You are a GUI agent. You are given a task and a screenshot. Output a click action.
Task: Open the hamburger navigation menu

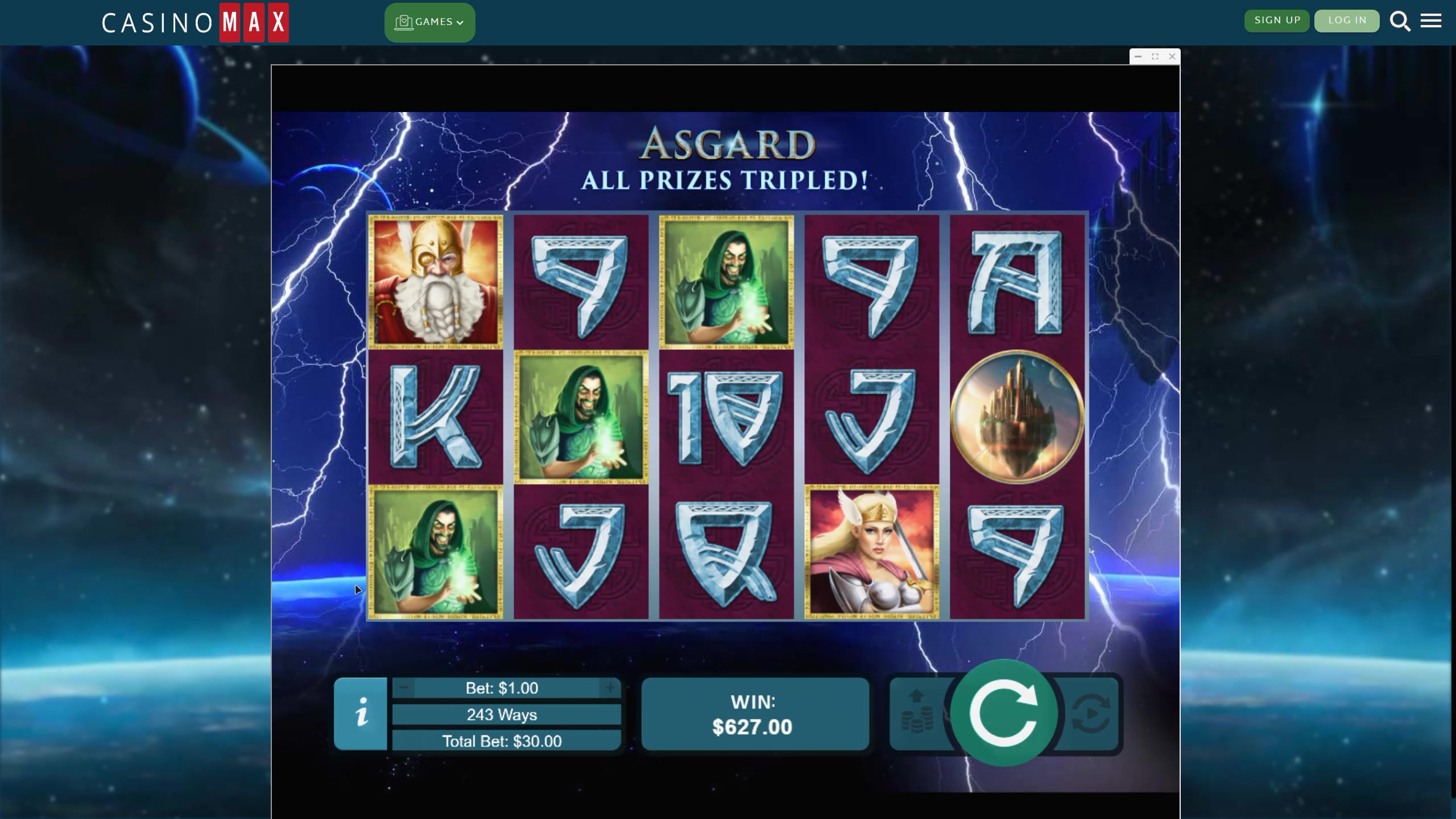tap(1431, 22)
